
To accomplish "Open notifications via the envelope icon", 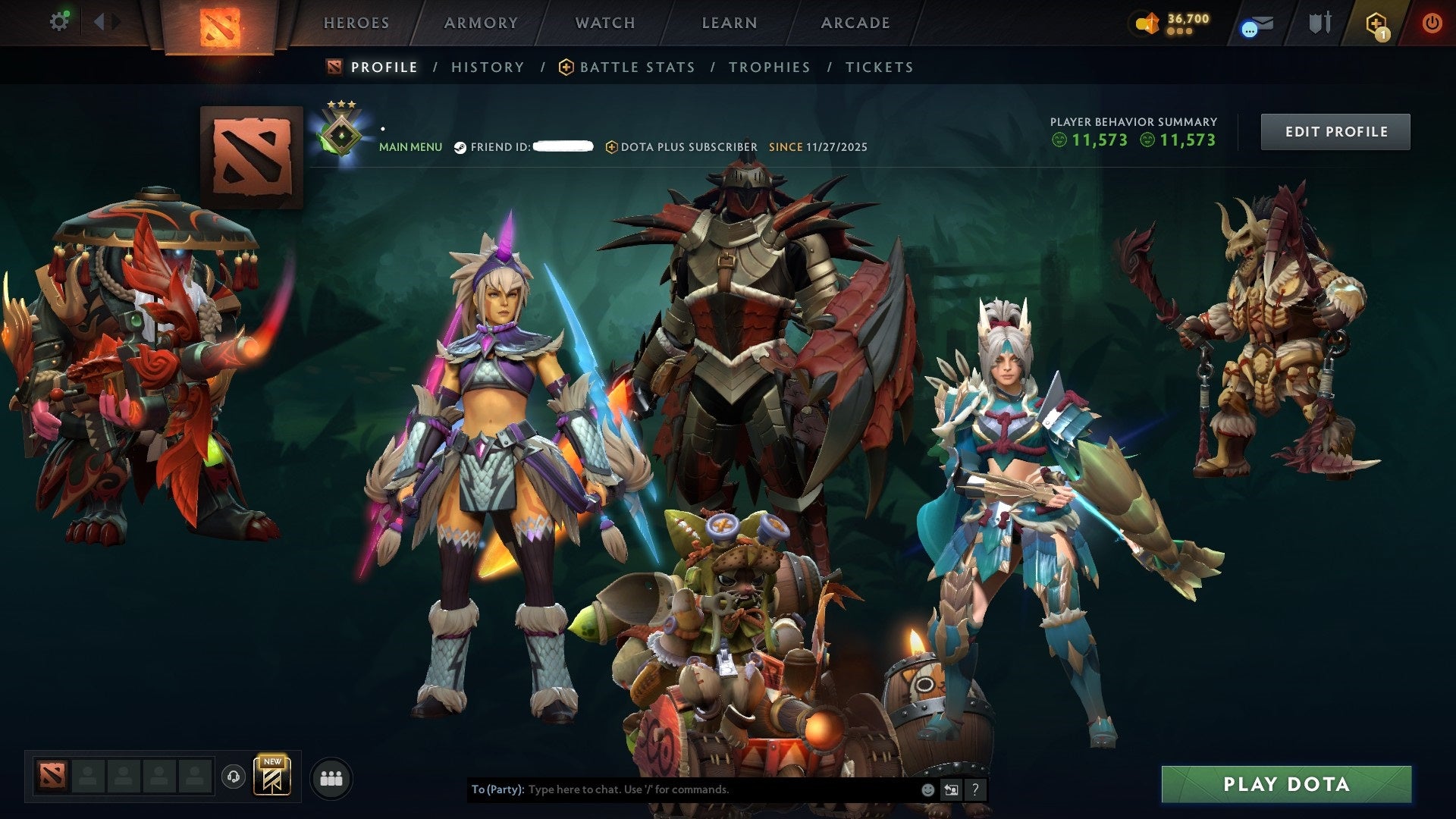I will 1252,24.
